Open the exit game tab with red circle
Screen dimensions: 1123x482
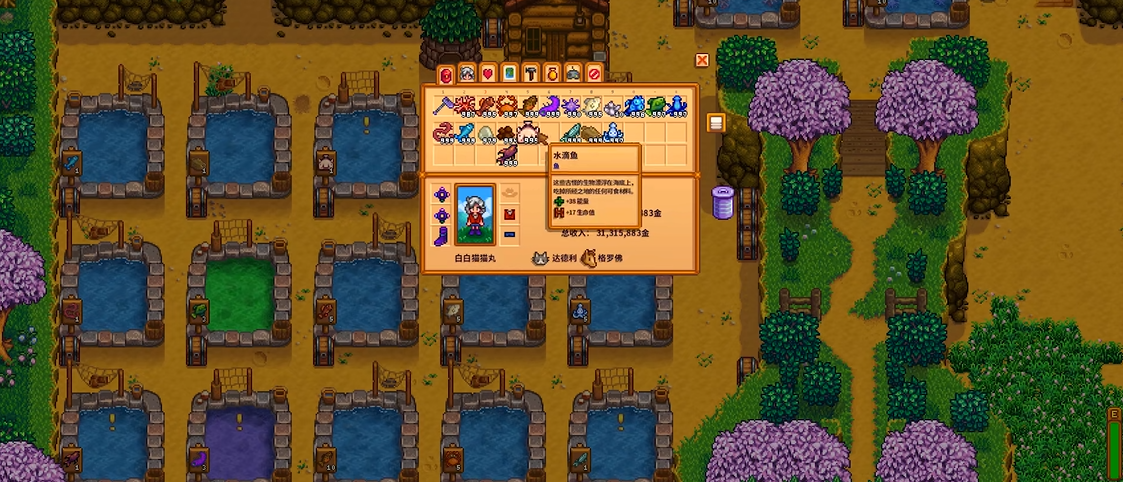(594, 73)
